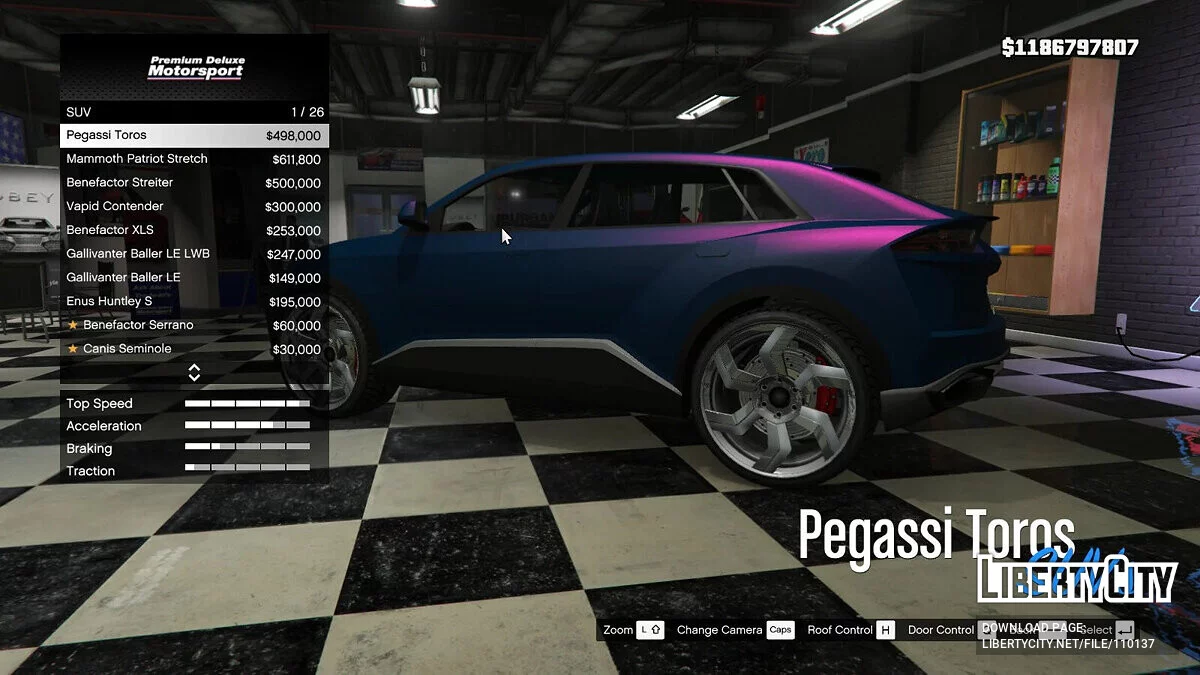Select the $149,000 Gallivanter Baller LE
Screen dimensions: 1200x675
(x=194, y=278)
